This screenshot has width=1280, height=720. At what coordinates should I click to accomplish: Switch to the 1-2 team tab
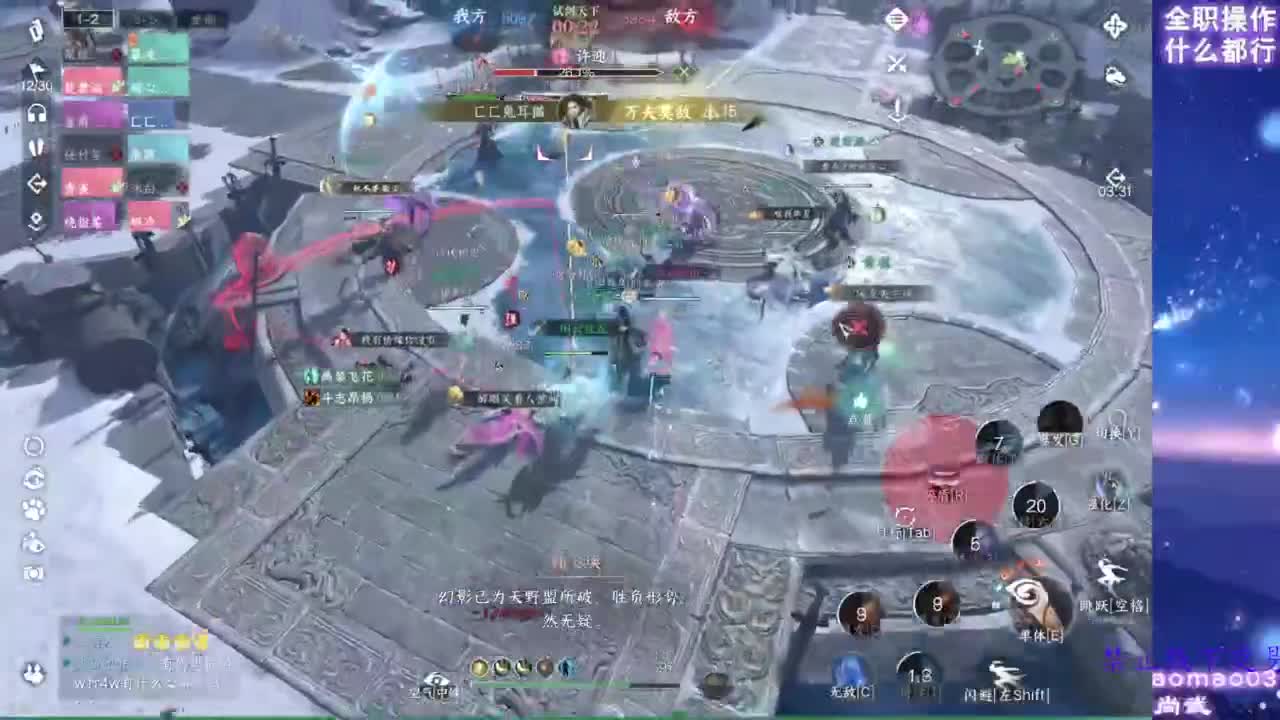coord(90,17)
